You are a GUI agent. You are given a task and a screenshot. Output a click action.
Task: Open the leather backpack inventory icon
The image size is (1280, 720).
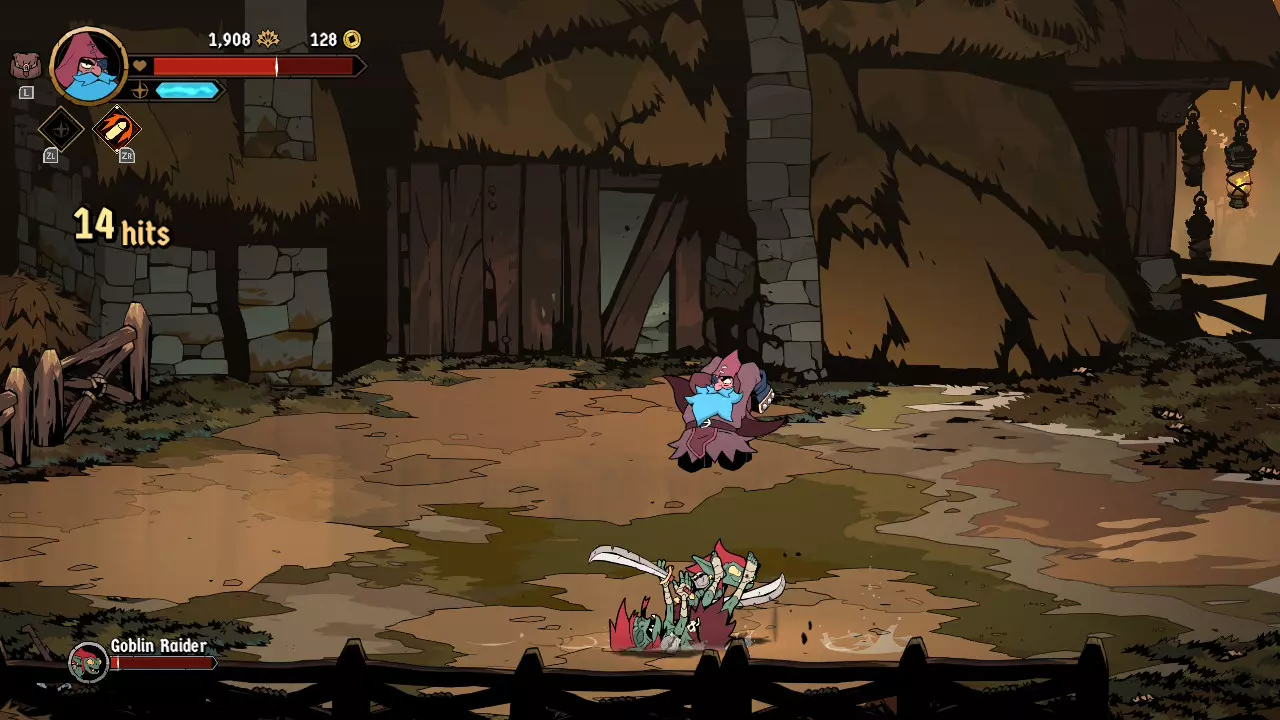point(25,67)
